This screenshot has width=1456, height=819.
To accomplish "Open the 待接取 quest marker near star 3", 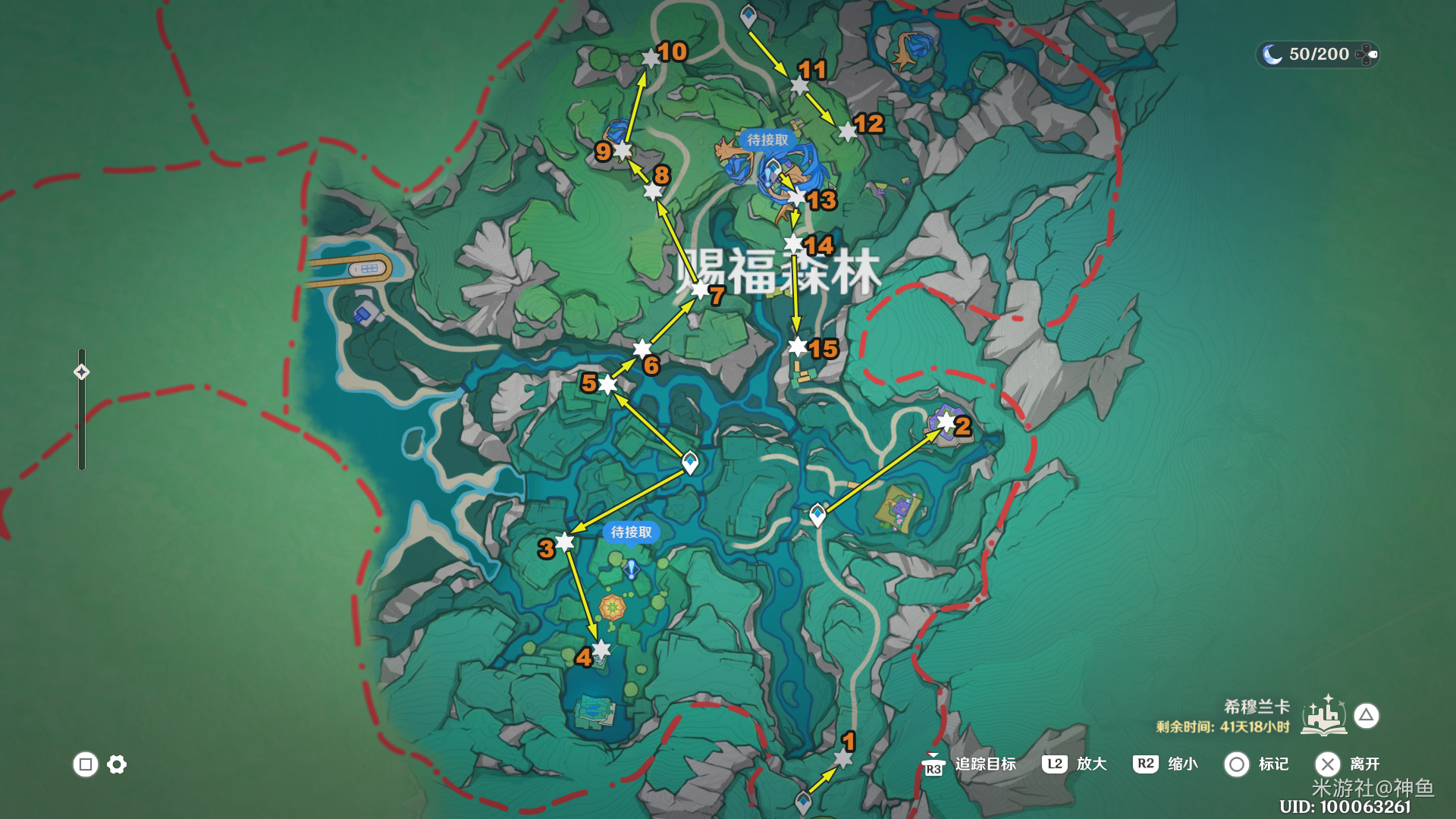I will point(631,532).
